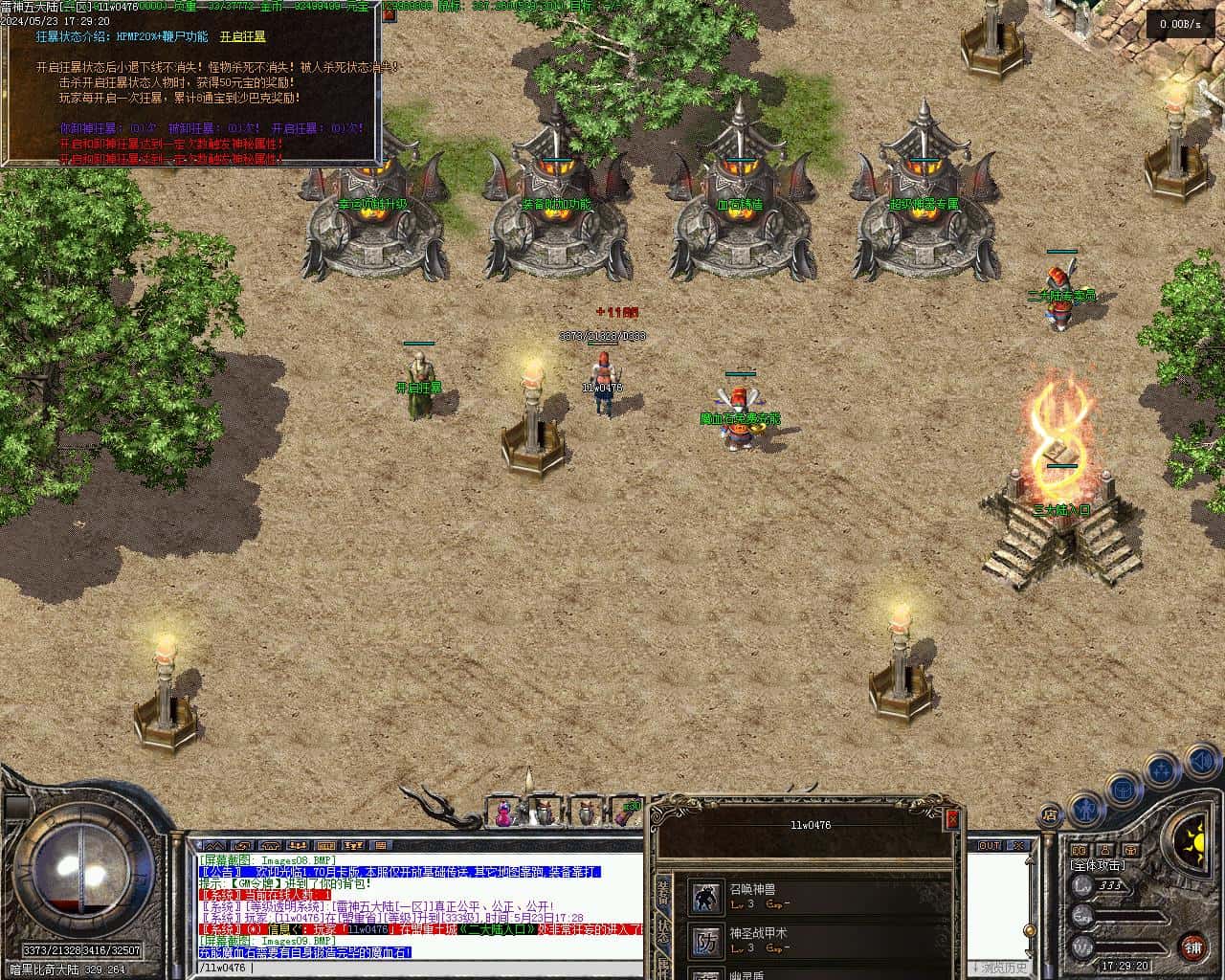The image size is (1225, 980).
Task: Use the pink potion in the belt slot
Action: coord(503,815)
